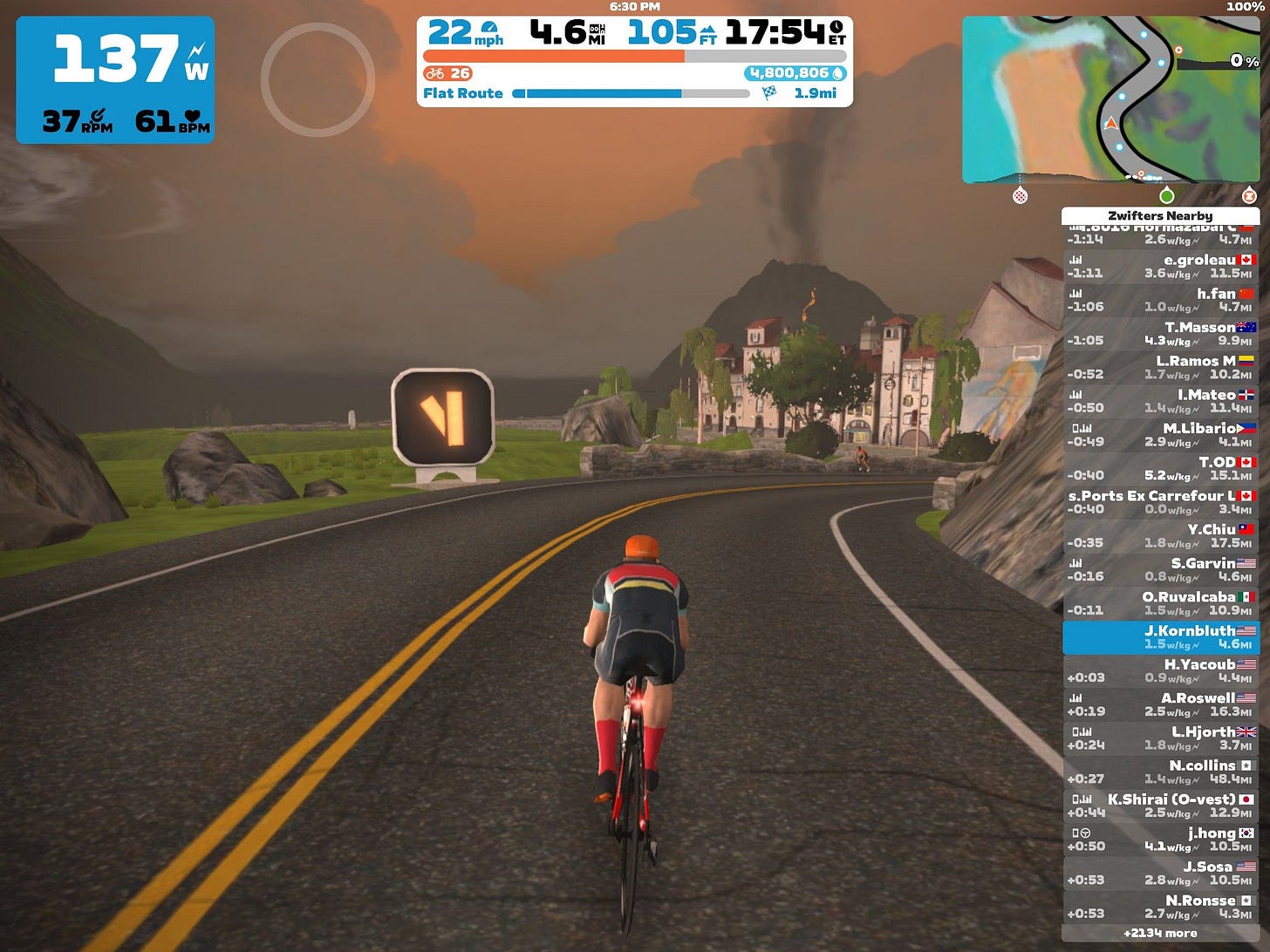Choose j.hong from Zwifters Nearby
The image size is (1270, 952).
click(x=1160, y=840)
